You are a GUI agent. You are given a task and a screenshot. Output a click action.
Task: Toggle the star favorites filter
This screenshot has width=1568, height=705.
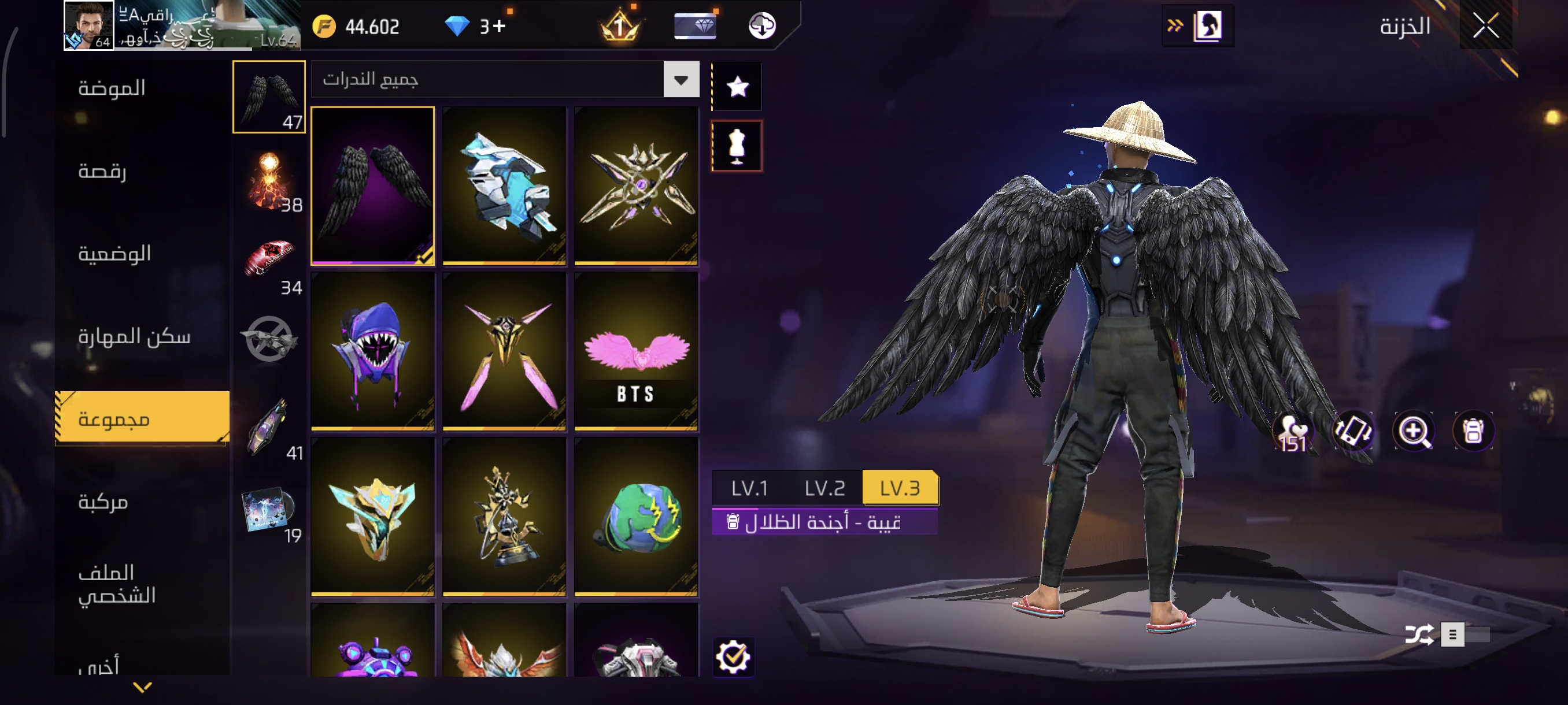tap(737, 86)
